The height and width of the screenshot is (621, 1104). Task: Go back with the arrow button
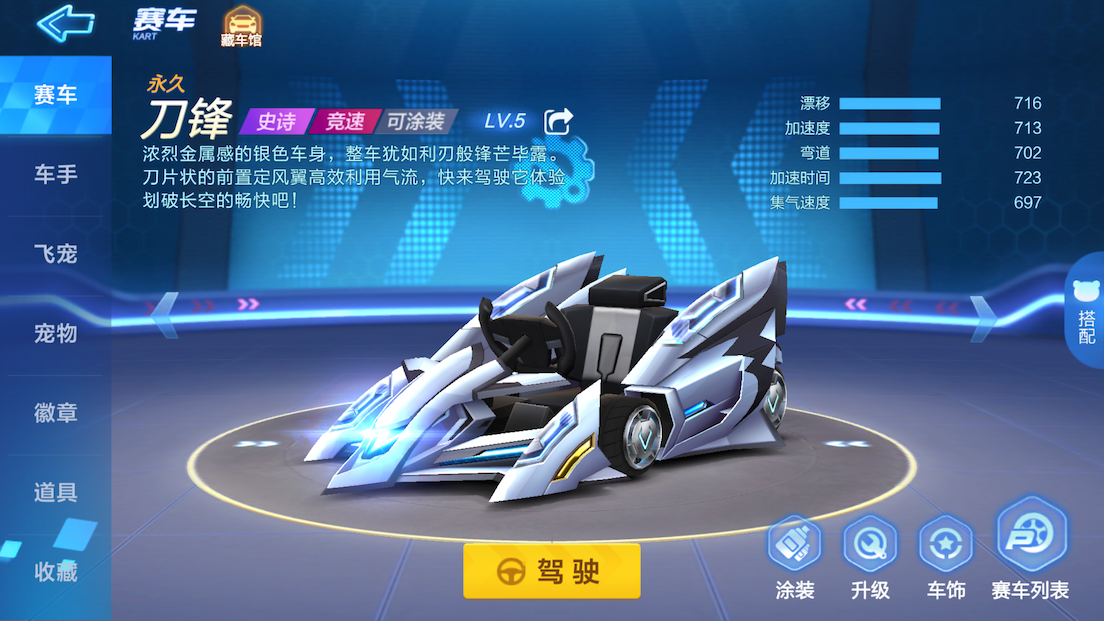click(x=65, y=23)
